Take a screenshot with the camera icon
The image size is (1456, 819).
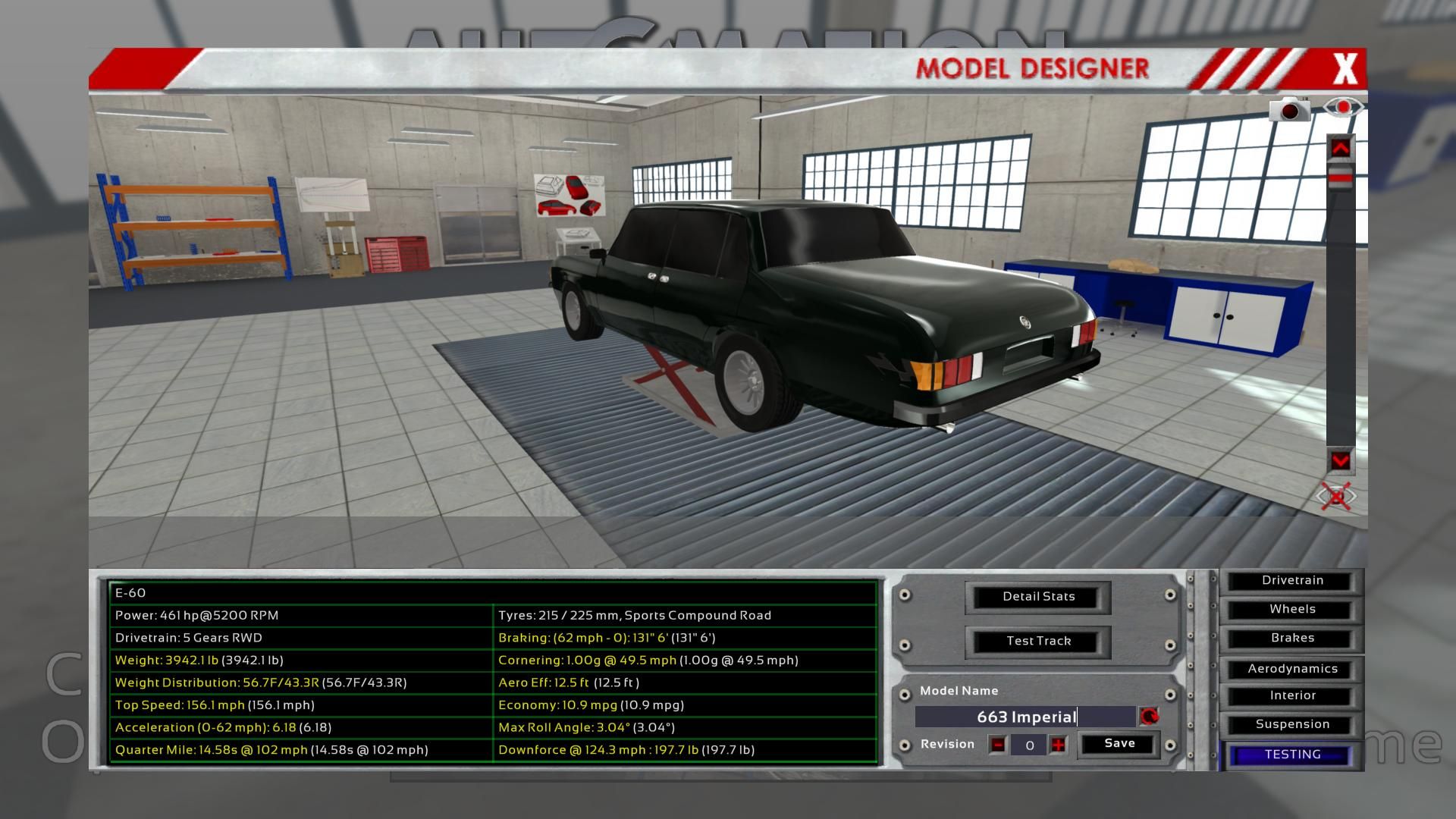[1289, 110]
